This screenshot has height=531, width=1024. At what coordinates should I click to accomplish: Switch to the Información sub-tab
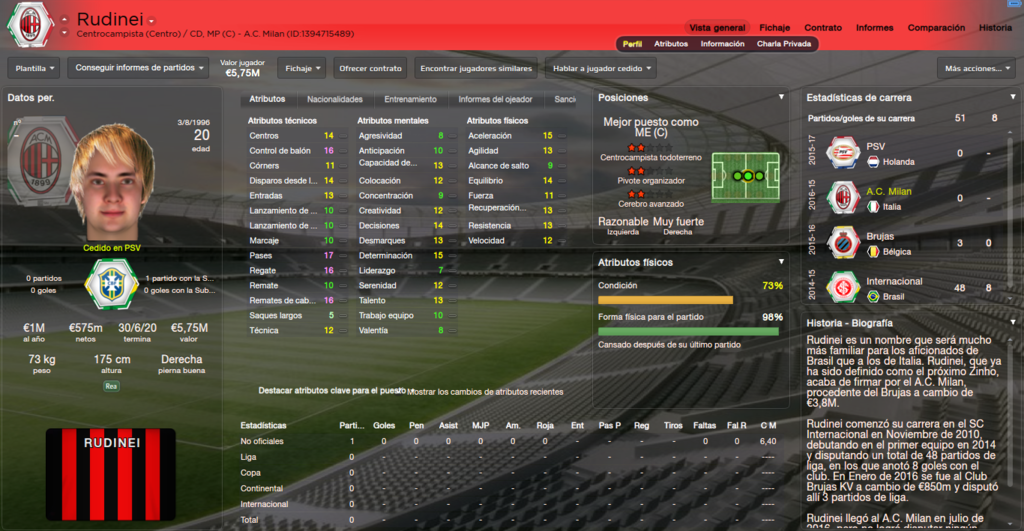pos(722,44)
